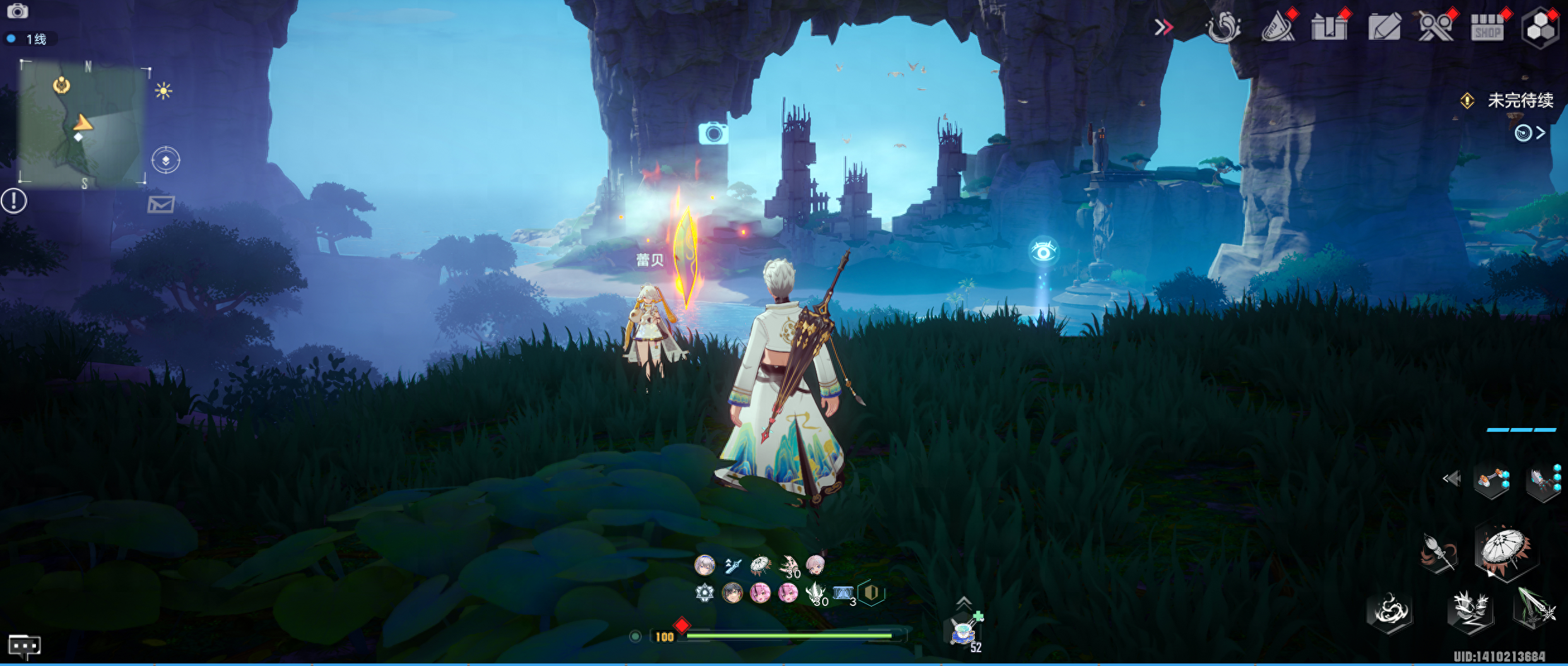The image size is (1568, 666).
Task: Click the exclamation notice icon
Action: click(14, 201)
